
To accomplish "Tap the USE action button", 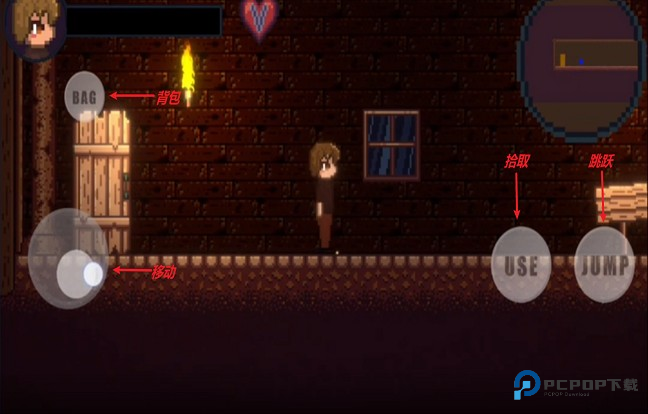I will [x=521, y=265].
